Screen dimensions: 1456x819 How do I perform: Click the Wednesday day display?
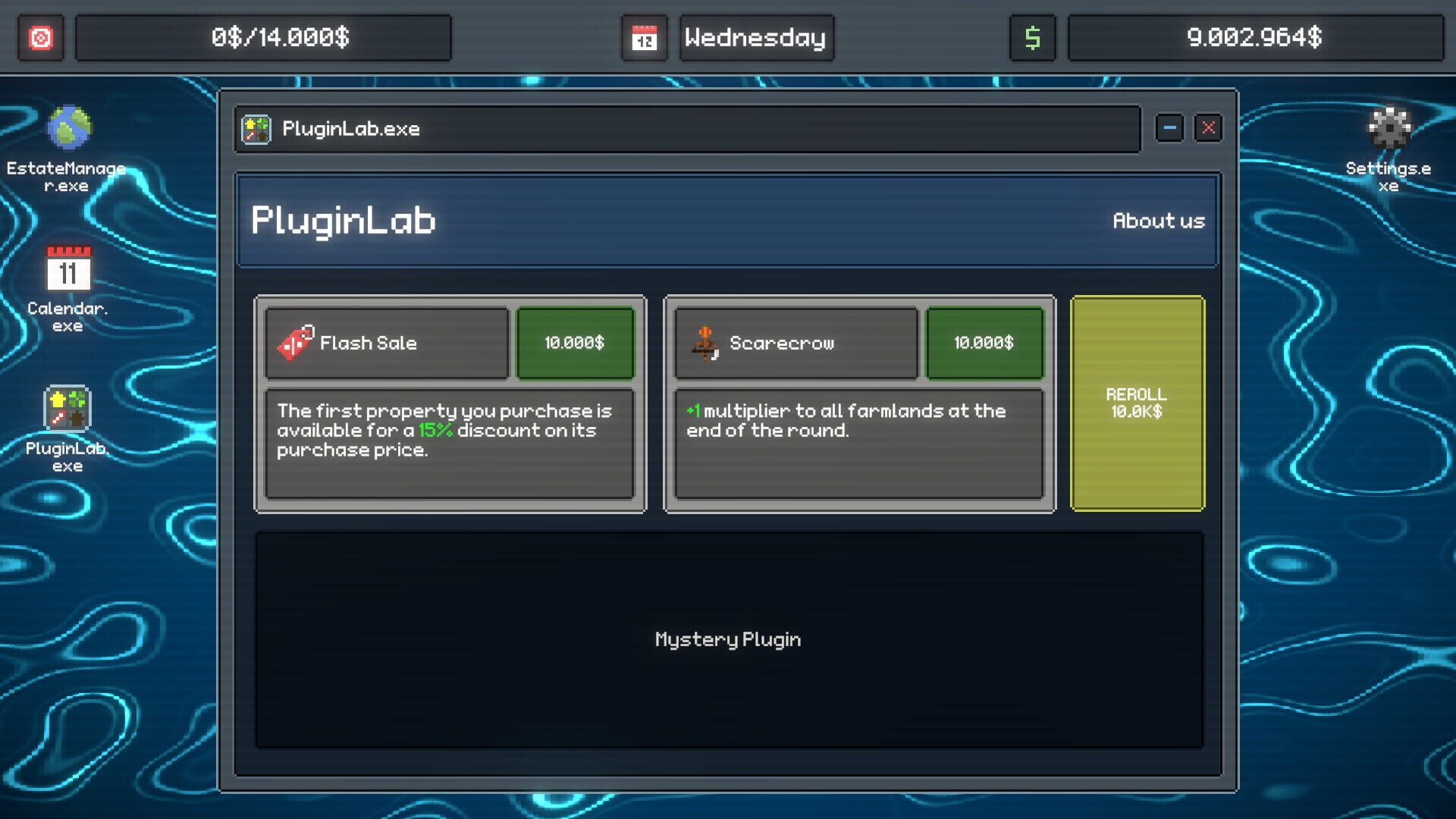coord(755,37)
